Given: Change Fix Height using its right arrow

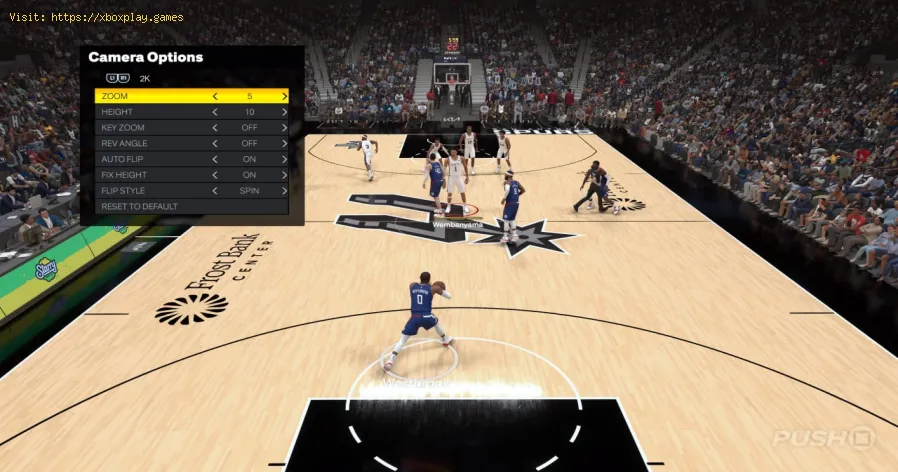Looking at the screenshot, I should click(284, 175).
